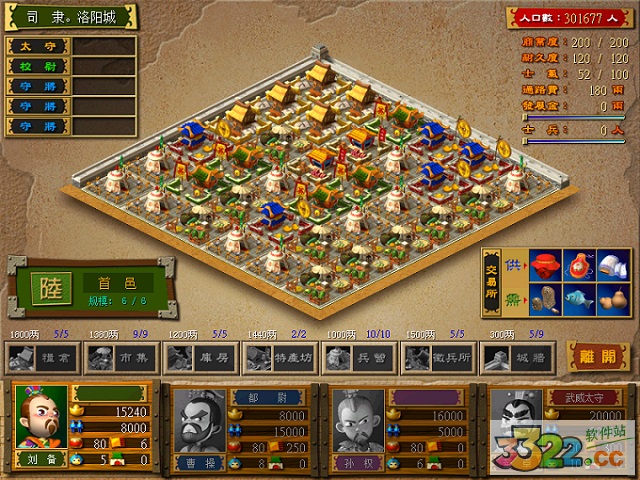Open the 交易所 trading post panel
Image resolution: width=640 pixels, height=480 pixels.
coord(493,283)
